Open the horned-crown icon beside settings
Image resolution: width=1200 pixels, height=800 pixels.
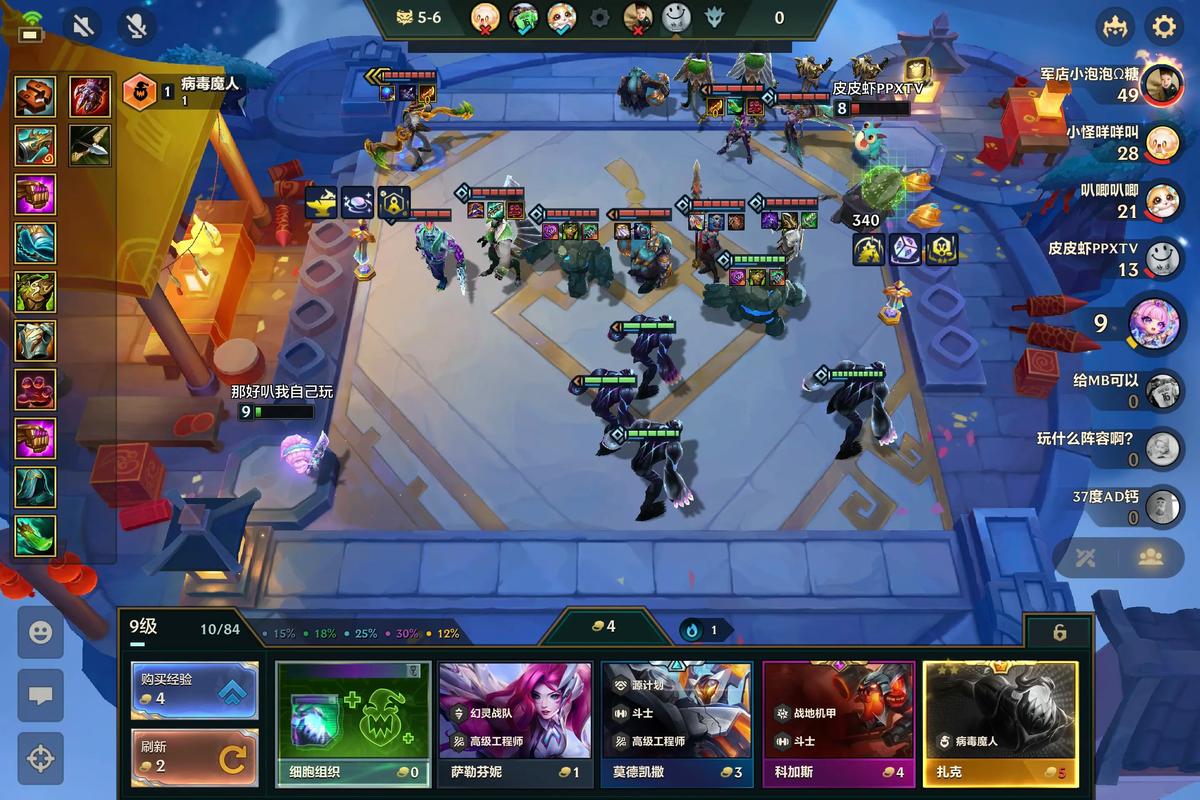pyautogui.click(x=1114, y=25)
